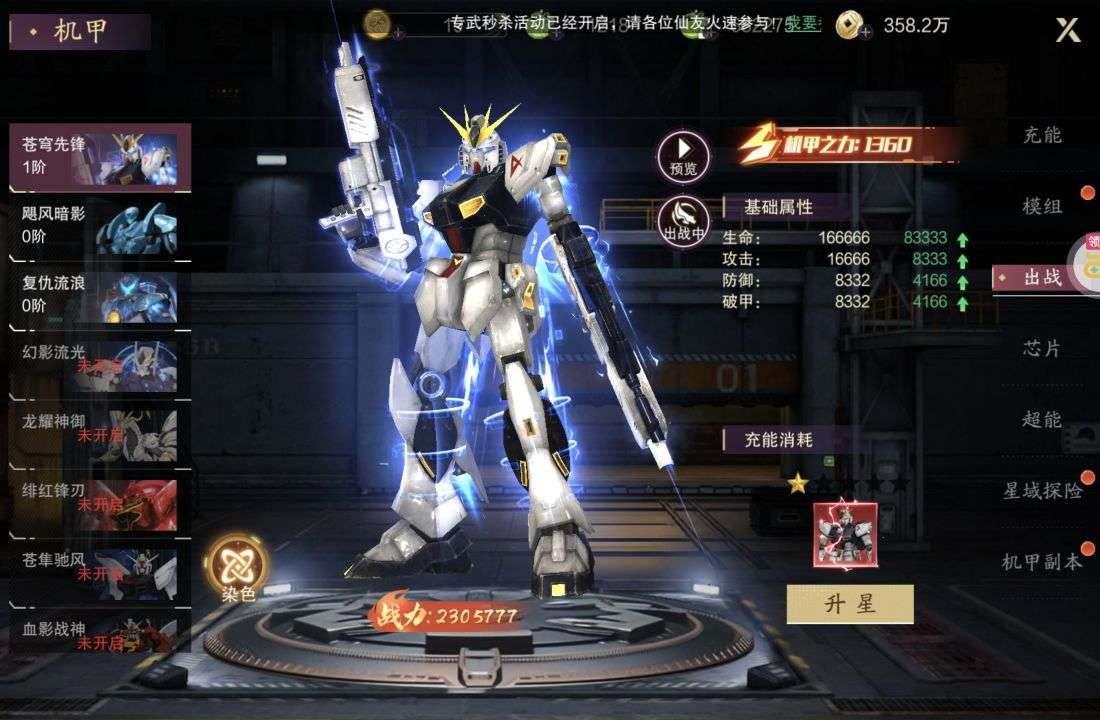This screenshot has width=1100, height=720.
Task: Open the 模组 module tab
Action: pyautogui.click(x=1042, y=206)
